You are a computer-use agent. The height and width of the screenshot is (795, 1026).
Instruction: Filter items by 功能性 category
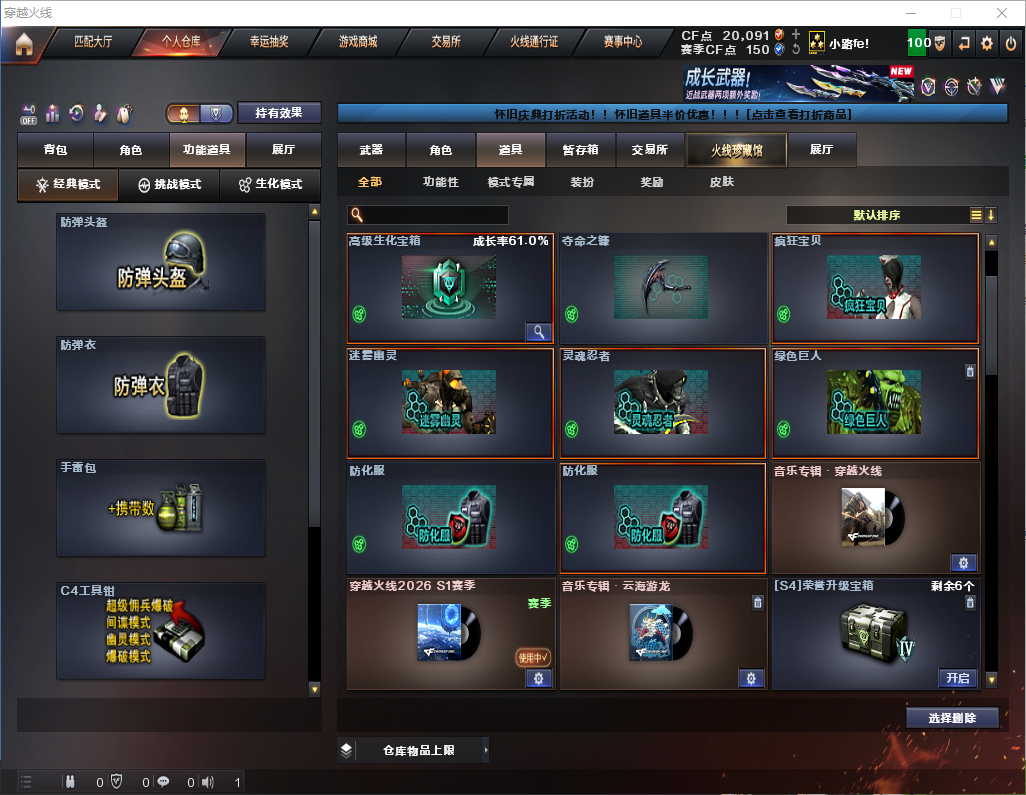(x=440, y=182)
